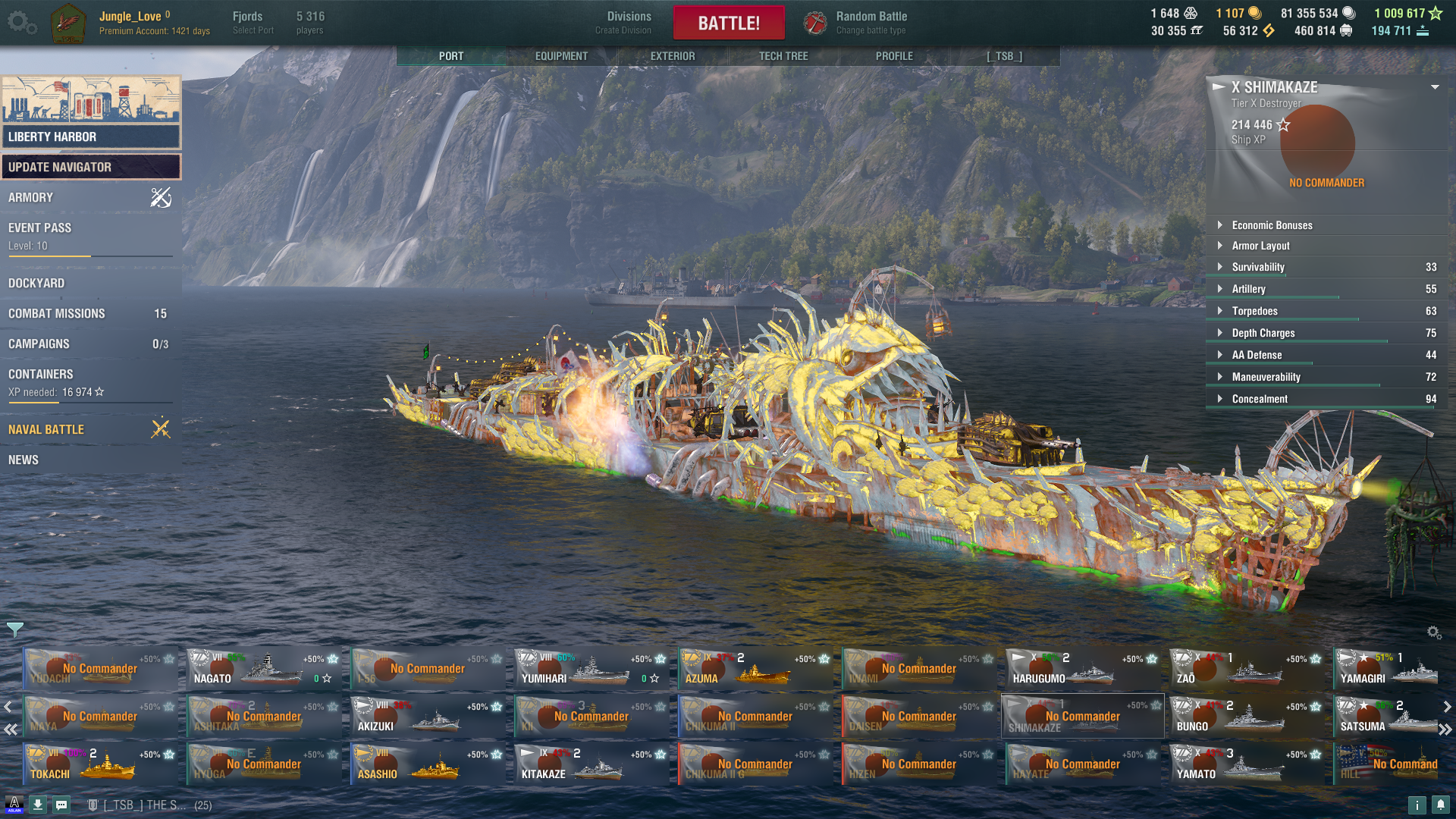Open the ship carousel filter

pyautogui.click(x=14, y=629)
